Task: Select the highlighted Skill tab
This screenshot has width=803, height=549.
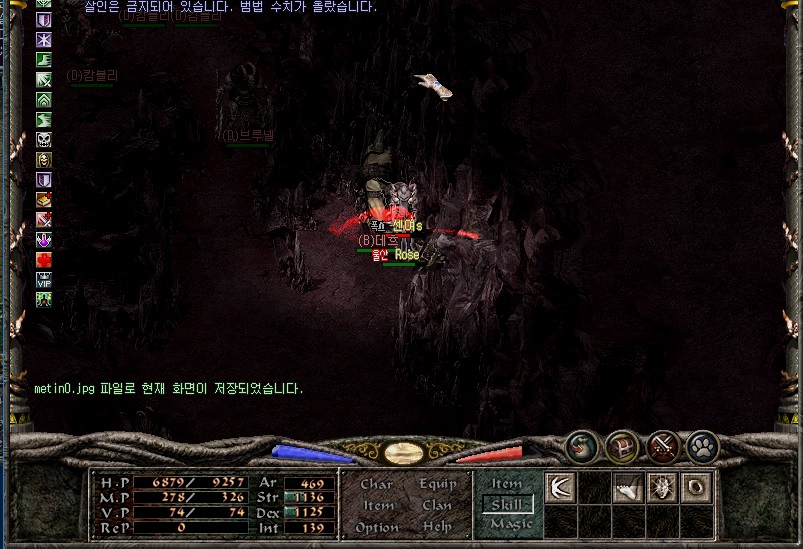Action: point(507,505)
